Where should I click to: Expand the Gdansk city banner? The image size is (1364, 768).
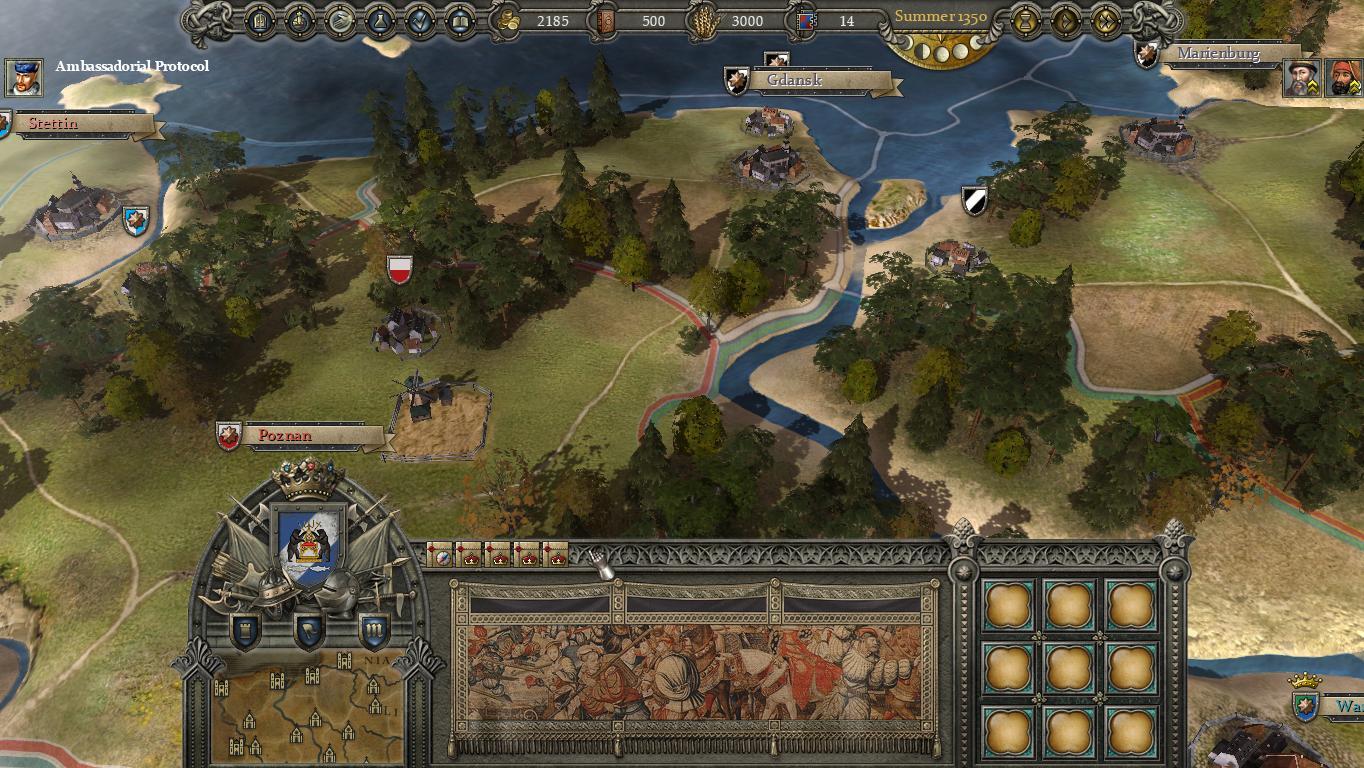[793, 80]
